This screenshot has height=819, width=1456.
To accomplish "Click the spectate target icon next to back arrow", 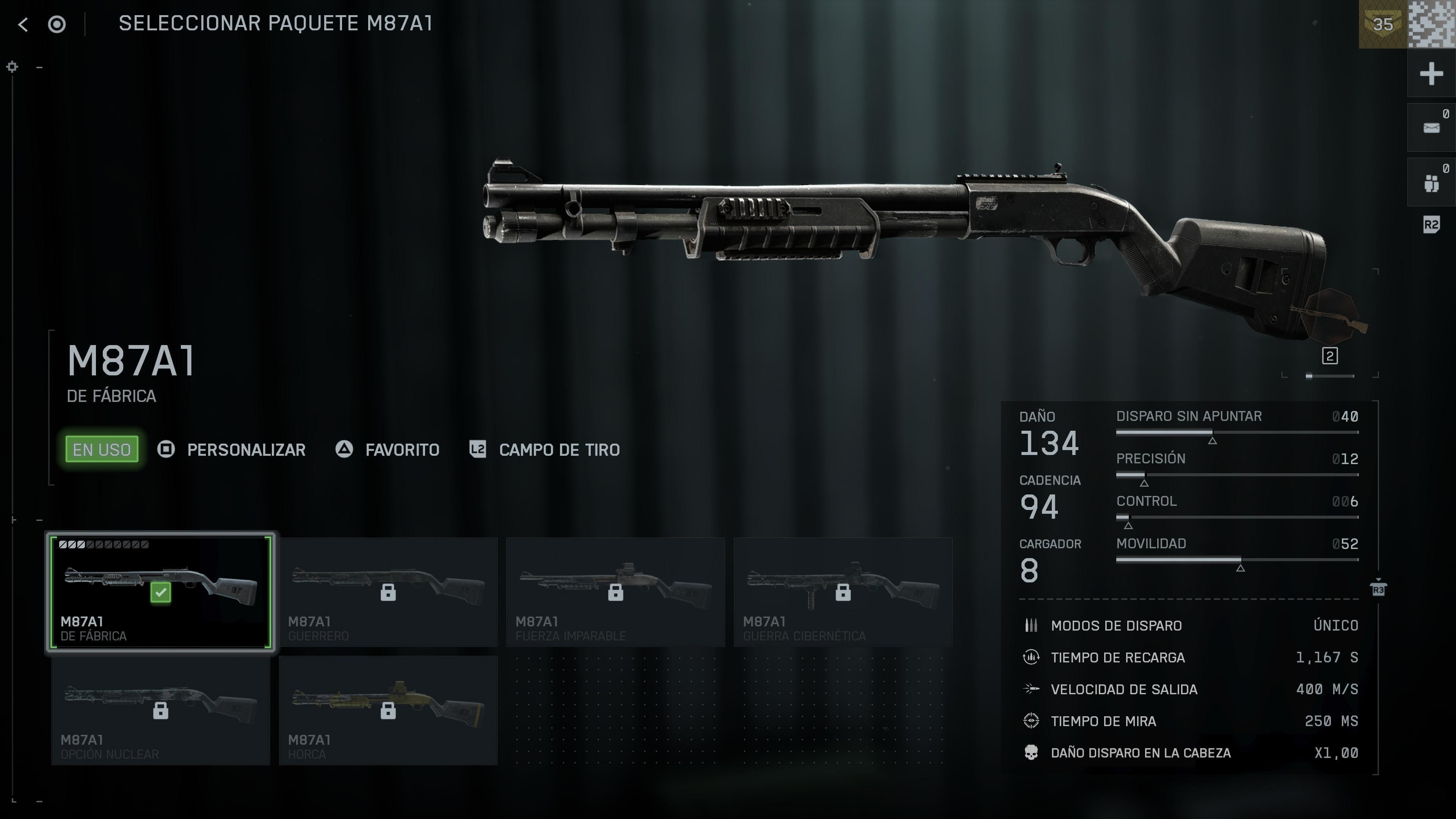I will tap(56, 25).
